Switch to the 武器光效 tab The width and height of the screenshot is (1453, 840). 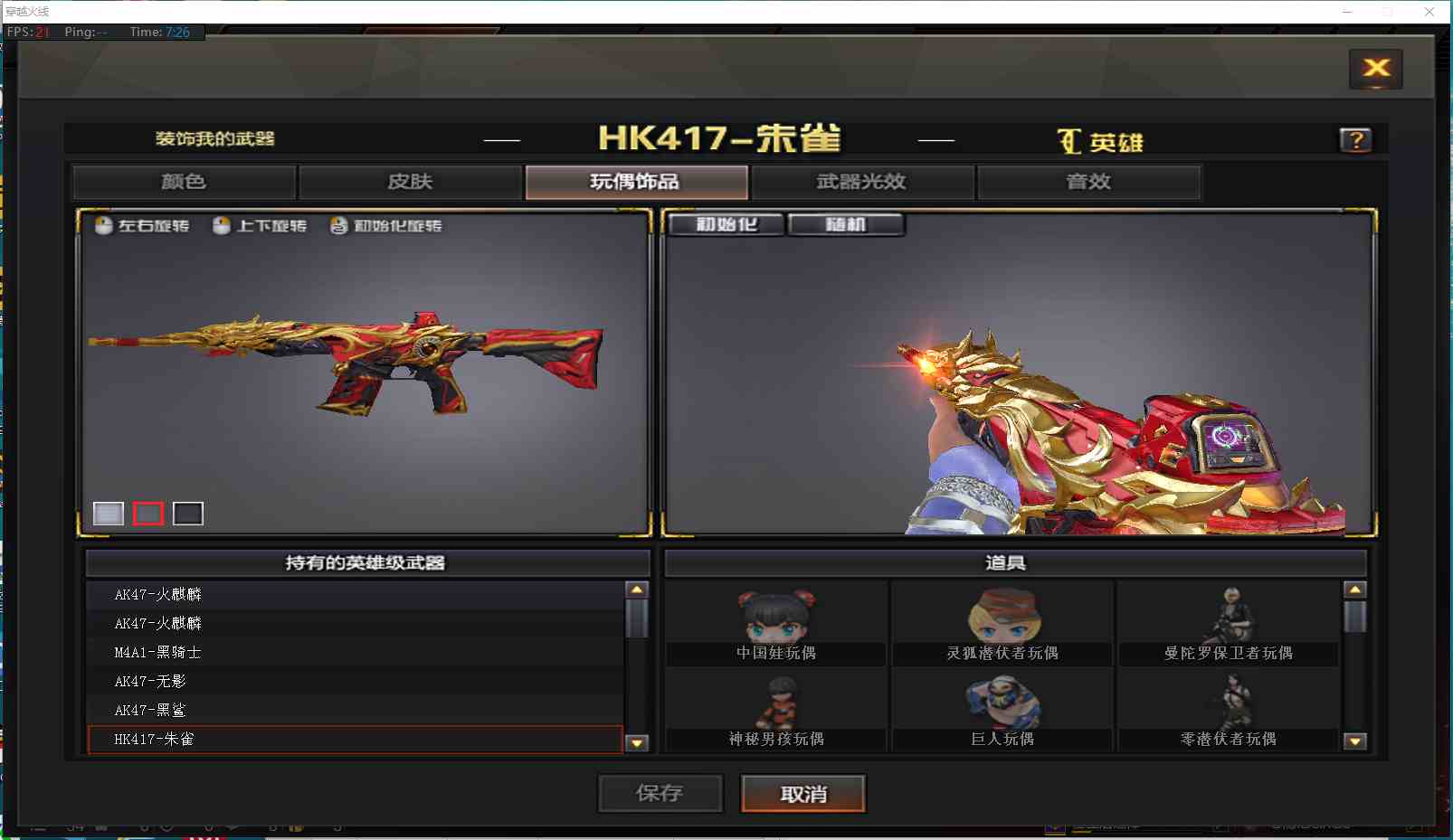coord(862,181)
